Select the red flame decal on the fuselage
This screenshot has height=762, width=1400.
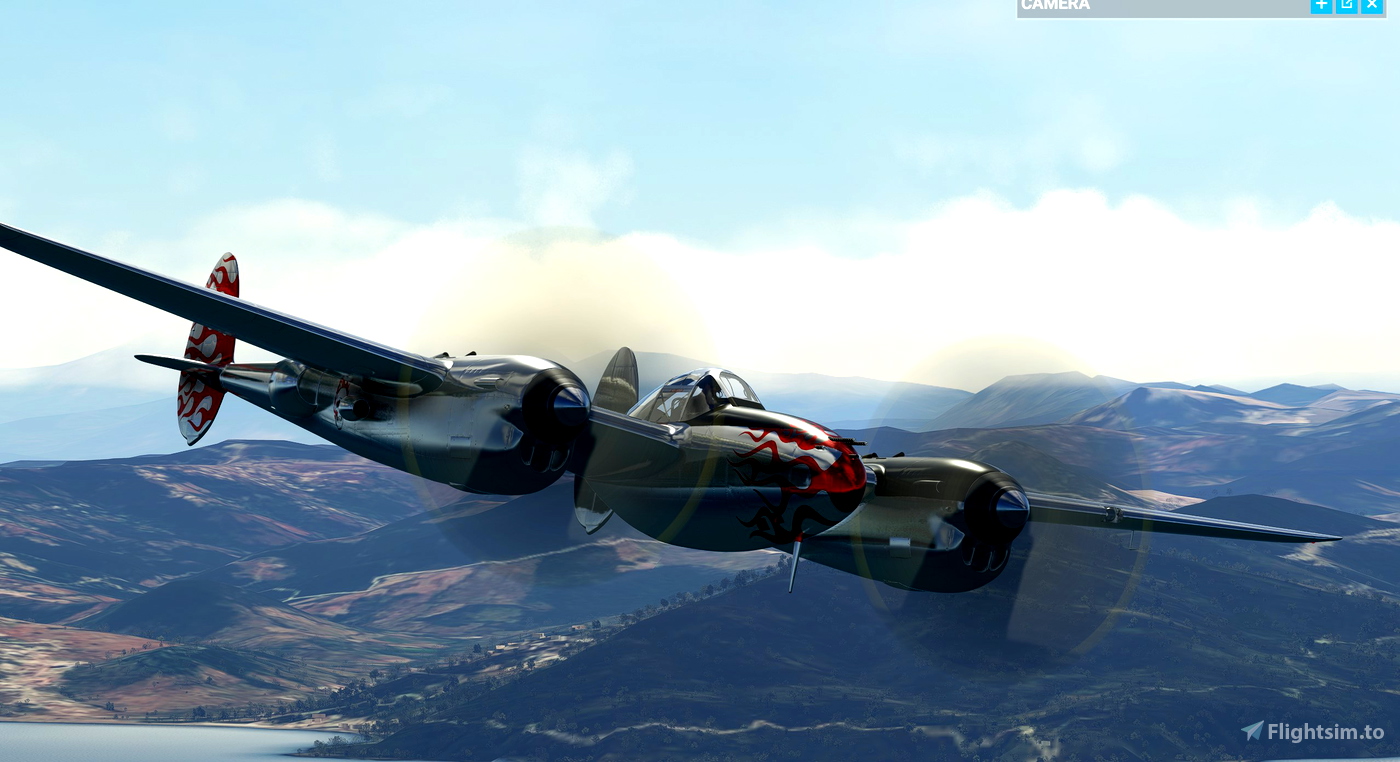coord(790,460)
